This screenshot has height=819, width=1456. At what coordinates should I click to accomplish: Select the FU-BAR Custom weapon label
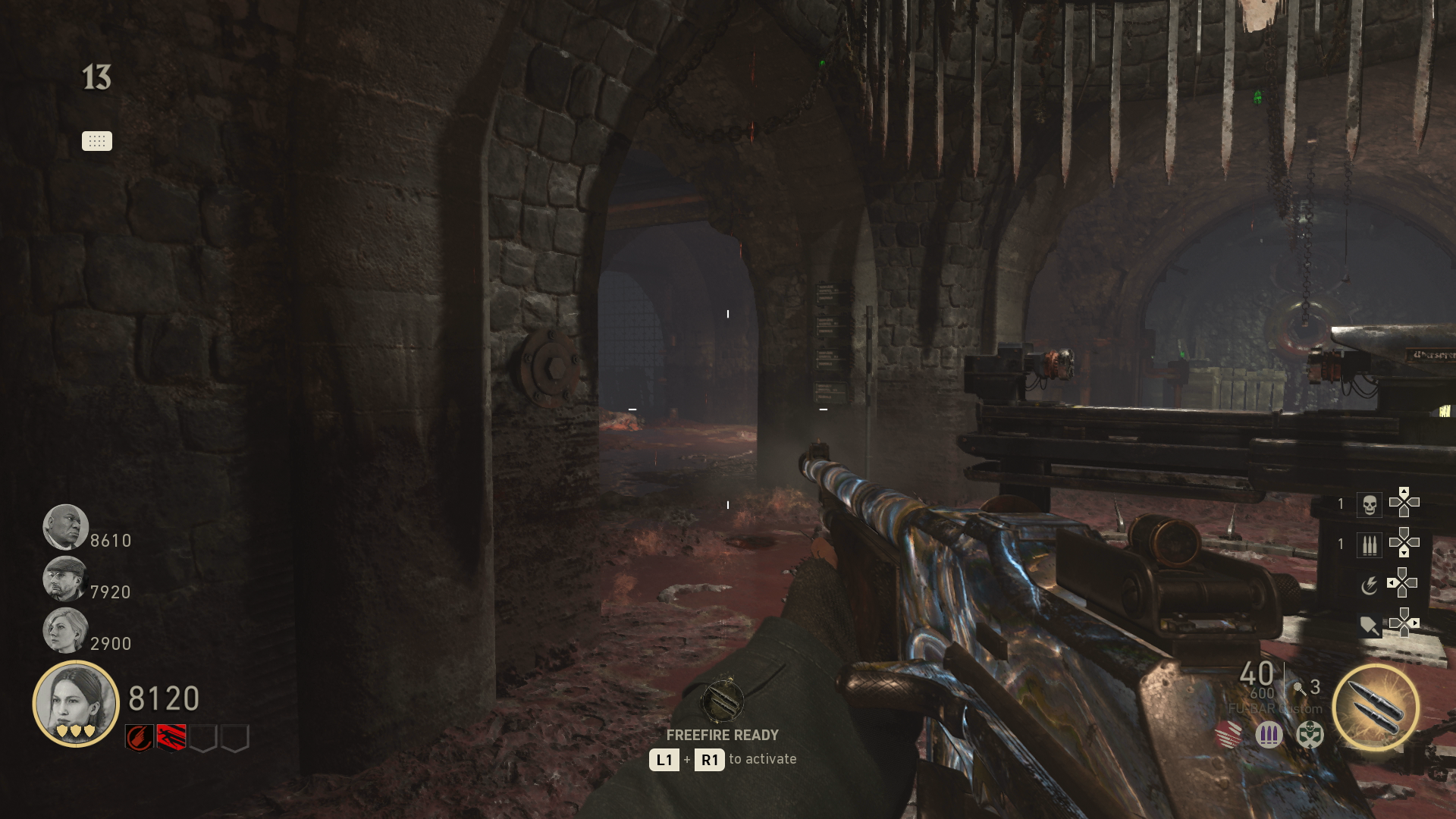(1275, 708)
